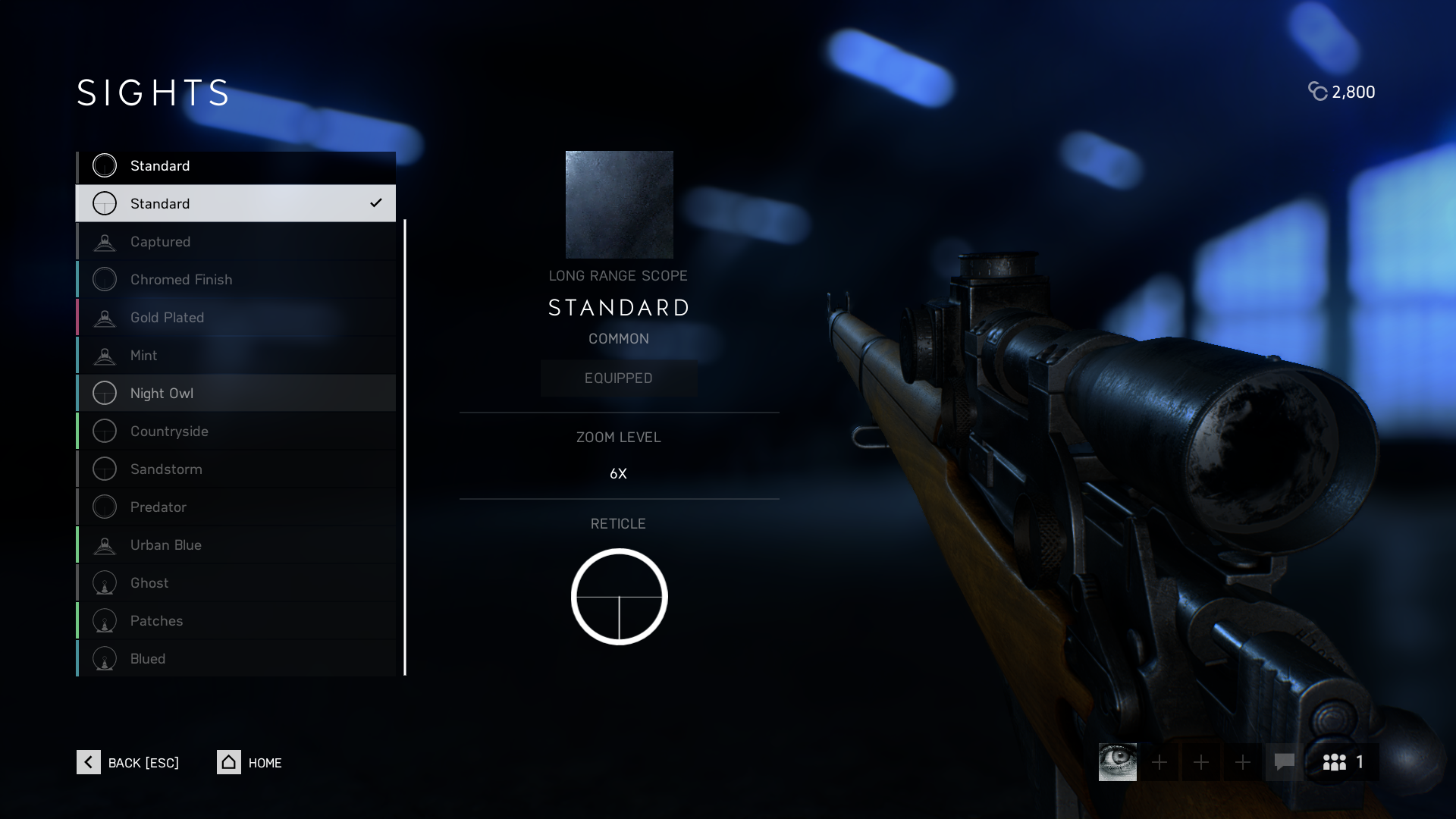Click the sights list scrollbar
1456x819 pixels.
pos(405,447)
